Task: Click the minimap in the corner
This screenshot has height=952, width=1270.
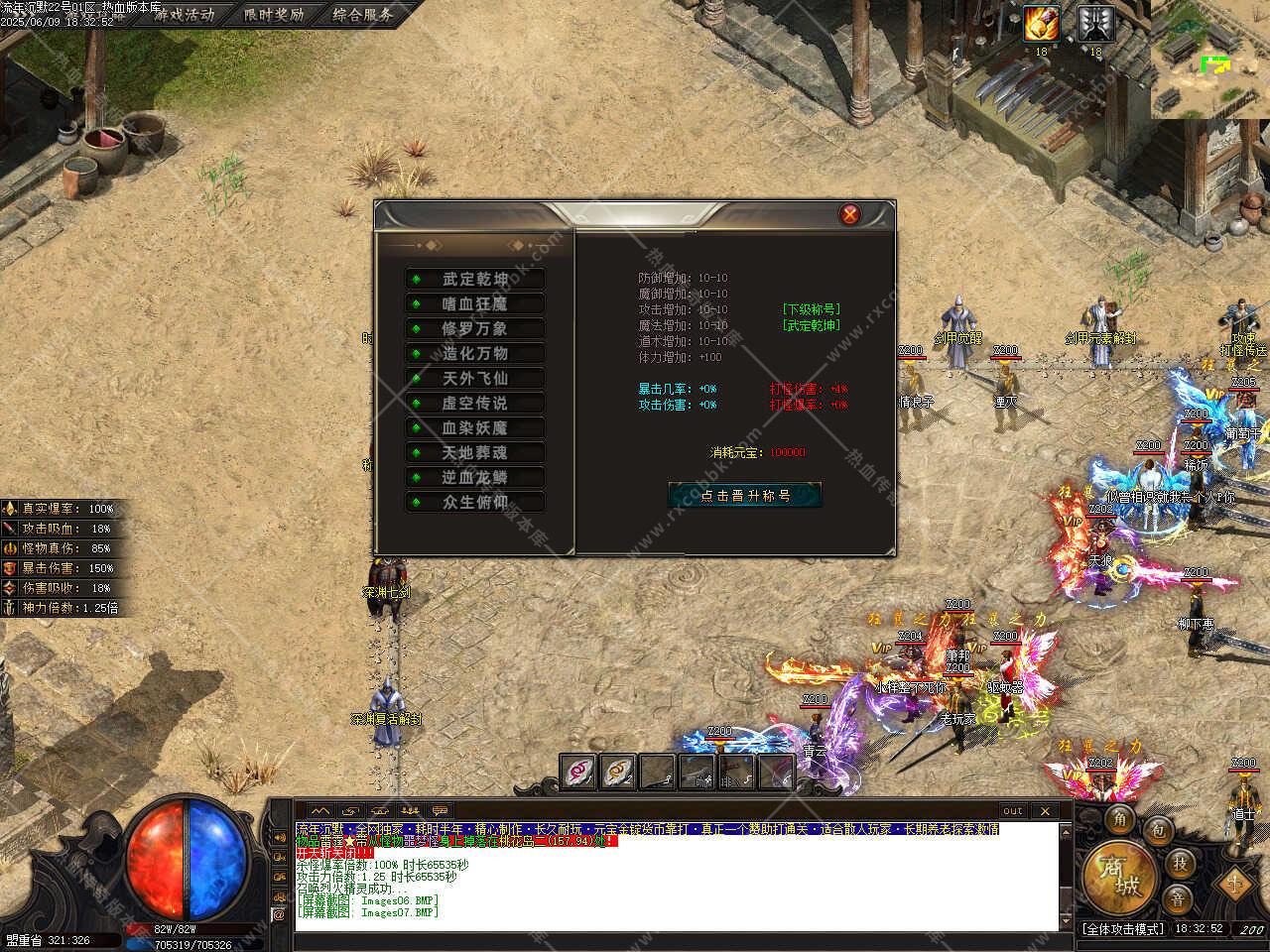Action: (1210, 59)
